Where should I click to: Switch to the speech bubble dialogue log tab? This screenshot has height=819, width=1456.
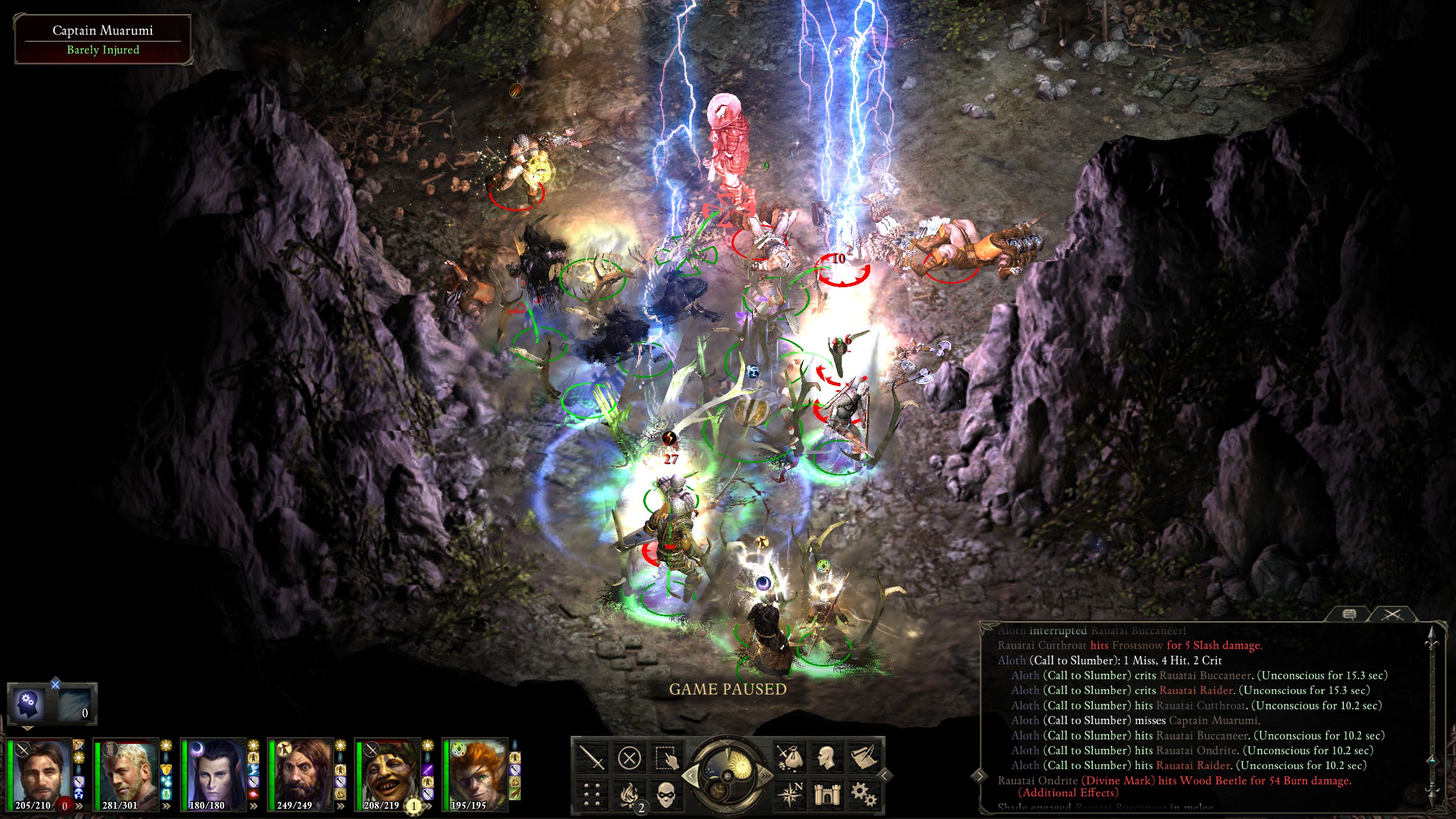1349,614
